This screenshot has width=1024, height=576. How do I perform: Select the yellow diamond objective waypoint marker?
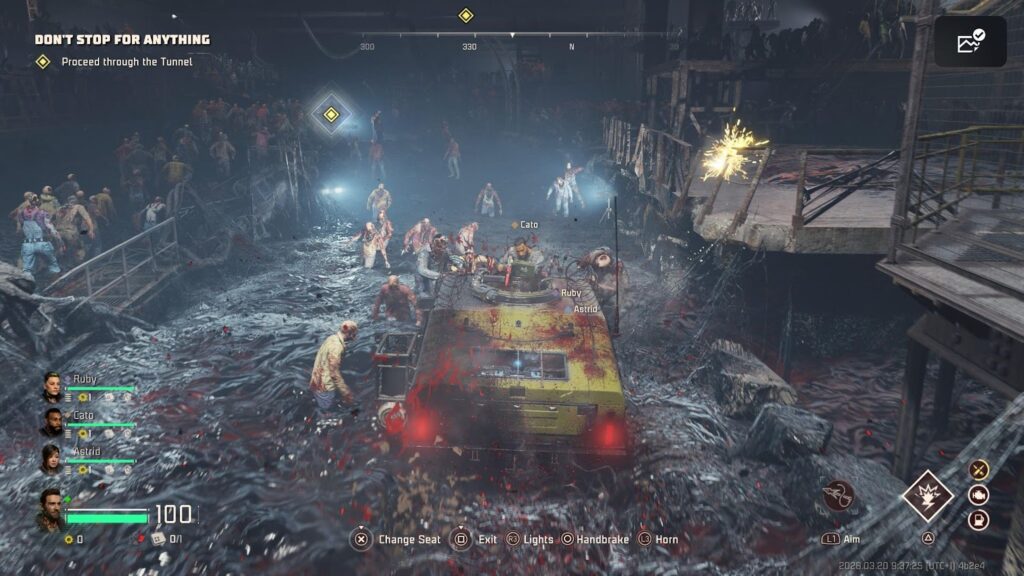pos(330,113)
